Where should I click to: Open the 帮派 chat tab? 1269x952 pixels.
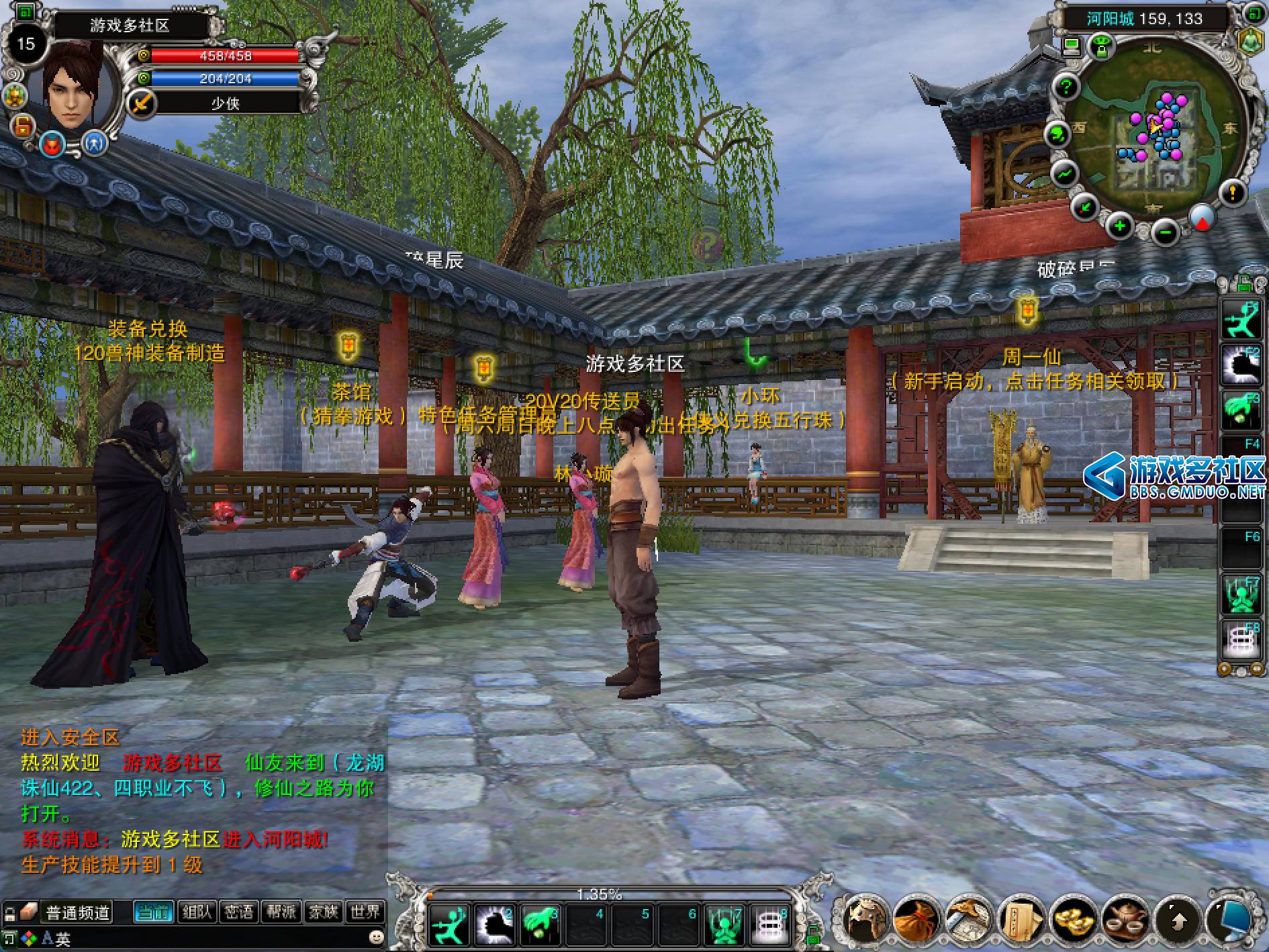(281, 912)
